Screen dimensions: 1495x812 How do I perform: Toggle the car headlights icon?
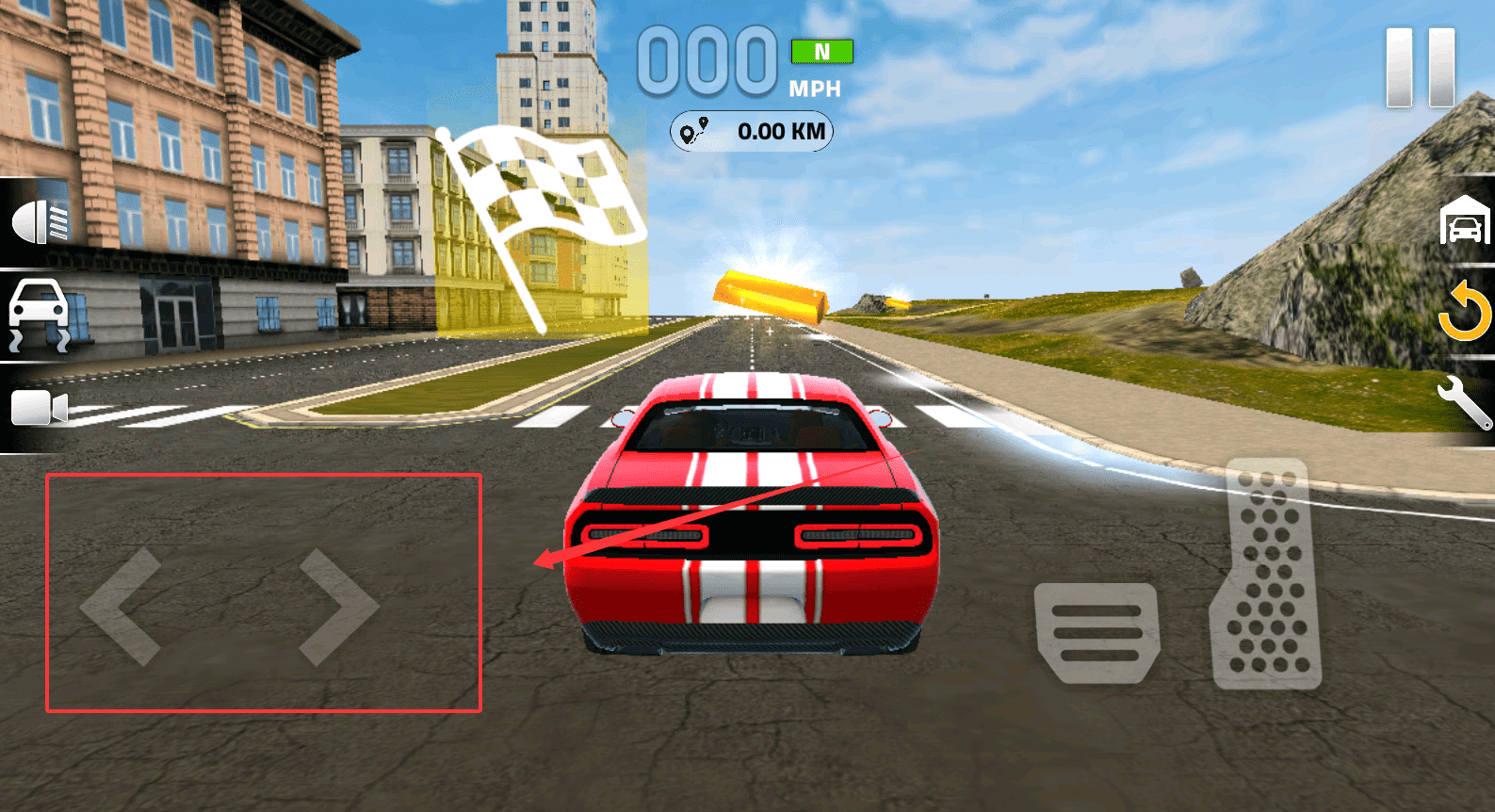[x=40, y=222]
